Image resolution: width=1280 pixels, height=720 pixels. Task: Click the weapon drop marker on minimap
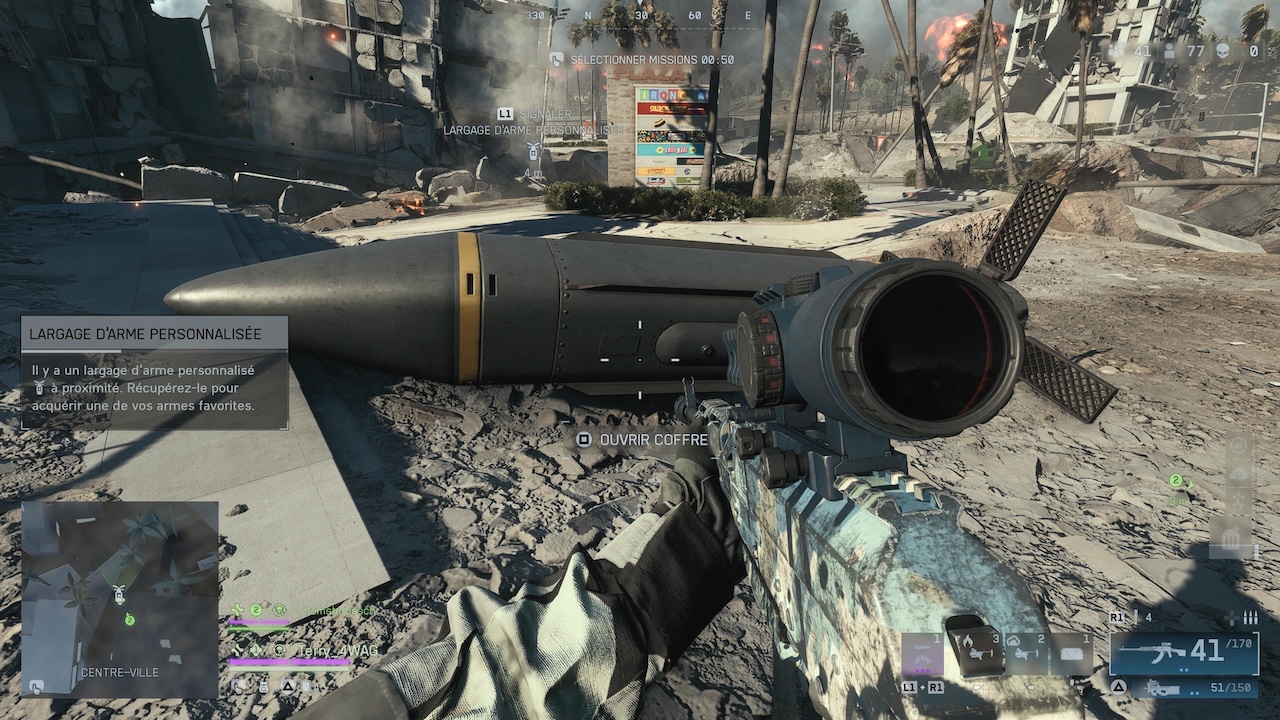click(x=118, y=594)
